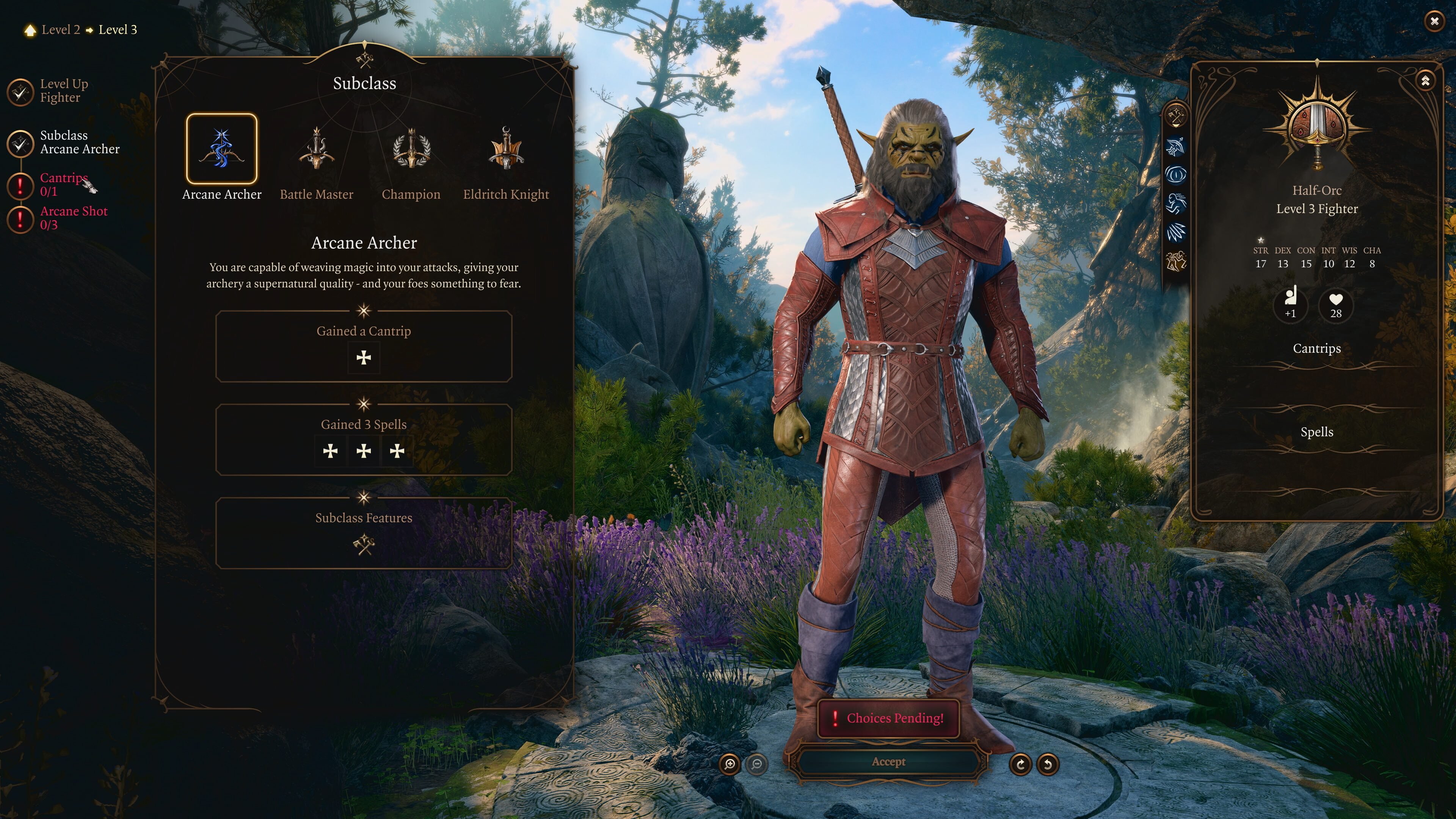Select the running figure feature icon
Screen dimensions: 1456x819
tap(1176, 204)
